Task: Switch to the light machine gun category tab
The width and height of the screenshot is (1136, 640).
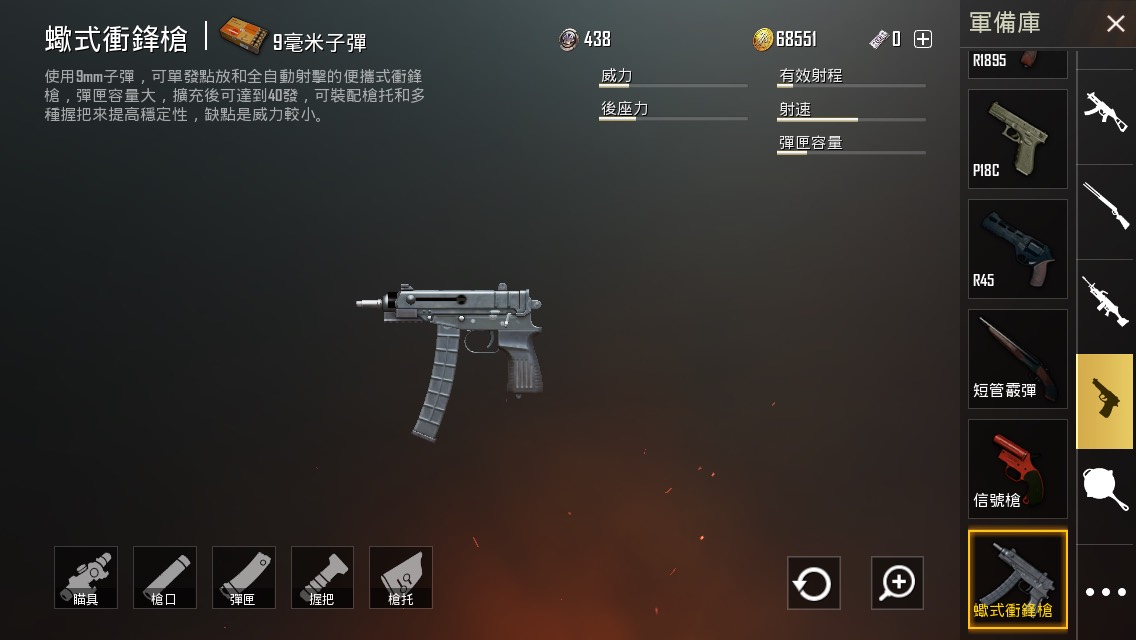Action: point(1105,300)
